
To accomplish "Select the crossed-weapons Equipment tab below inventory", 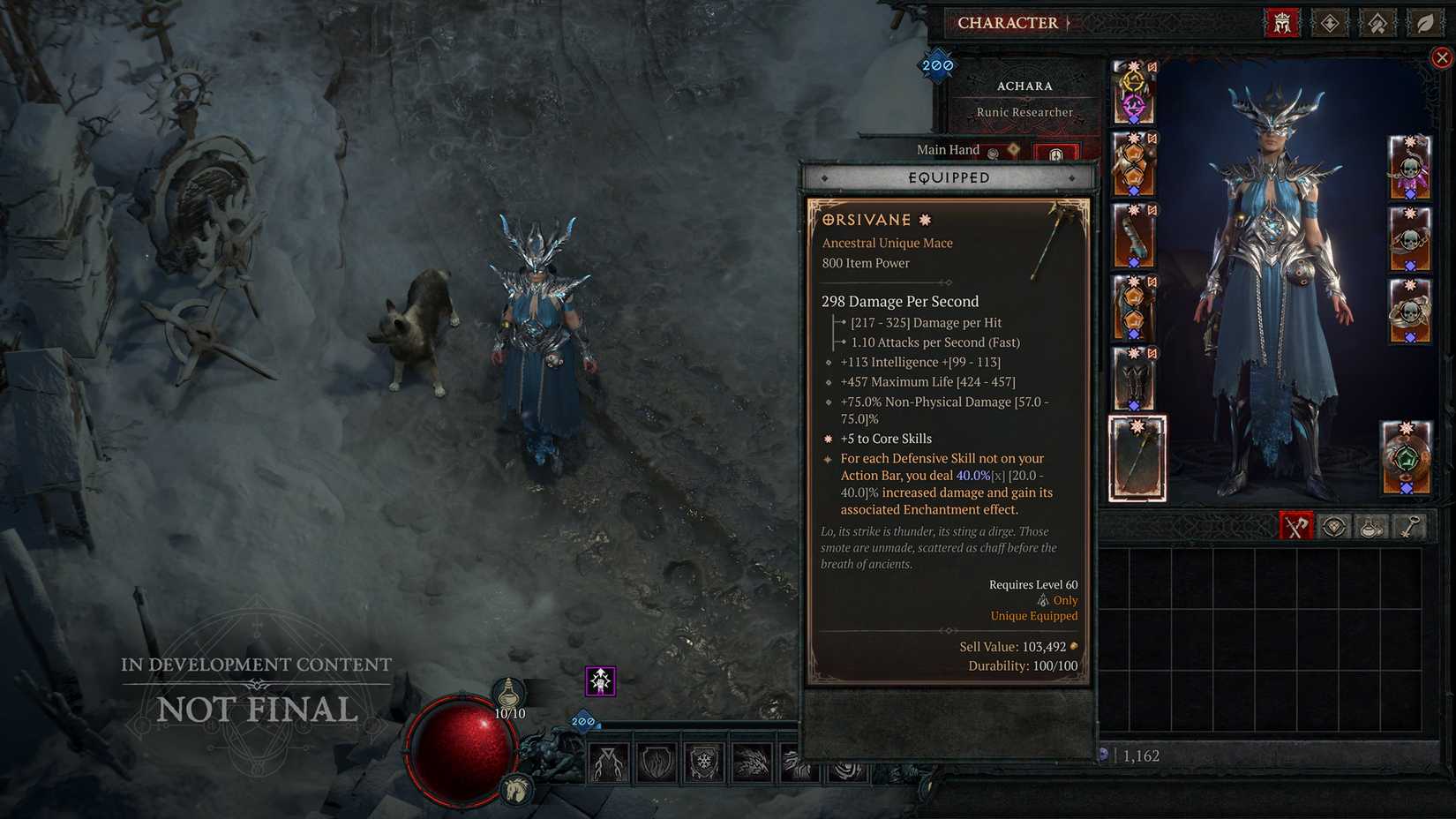I will [x=1295, y=527].
